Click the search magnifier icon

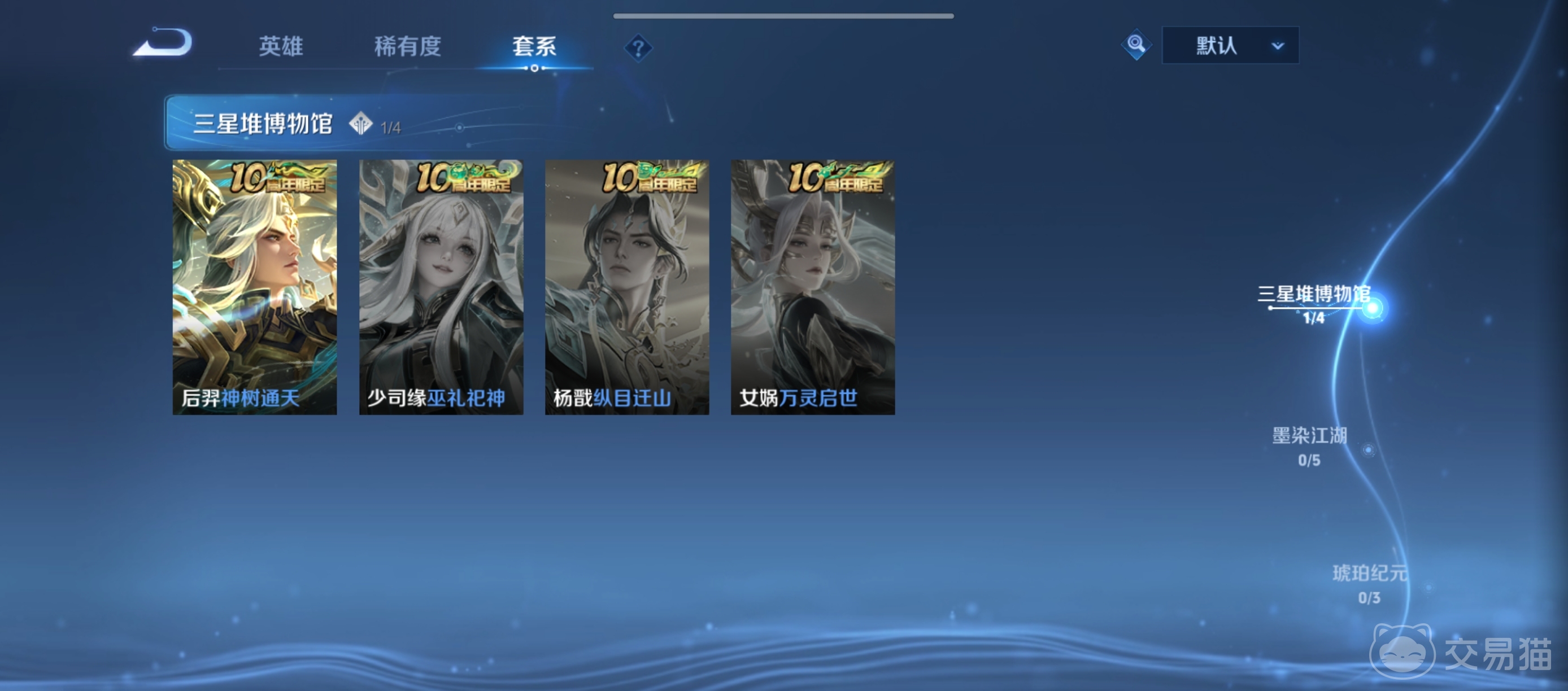(1136, 44)
